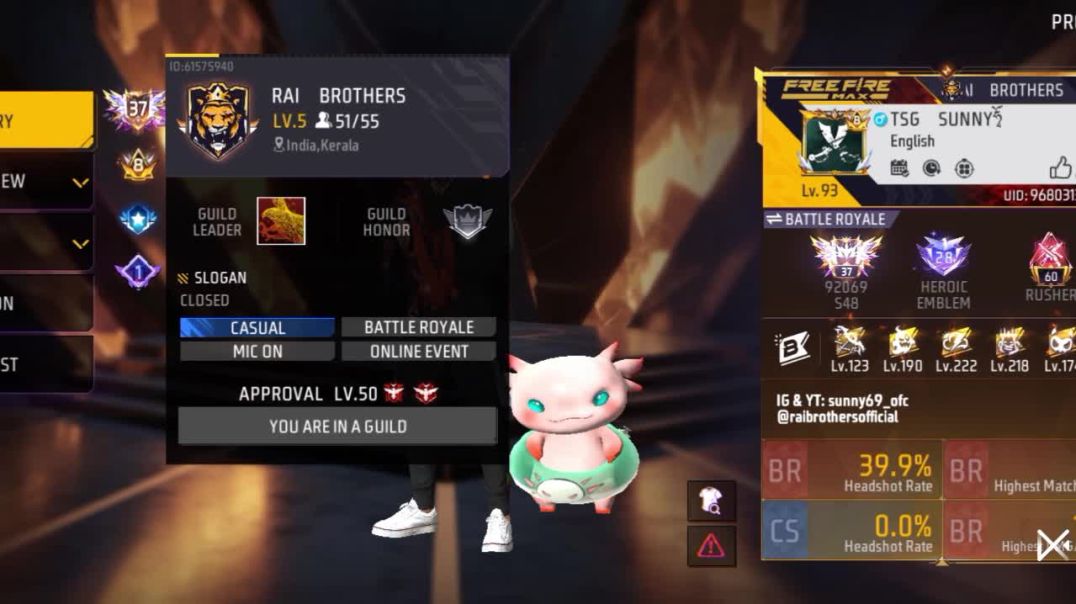Select the Casual guild tag
Viewport: 1076px width, 604px height.
(x=257, y=328)
